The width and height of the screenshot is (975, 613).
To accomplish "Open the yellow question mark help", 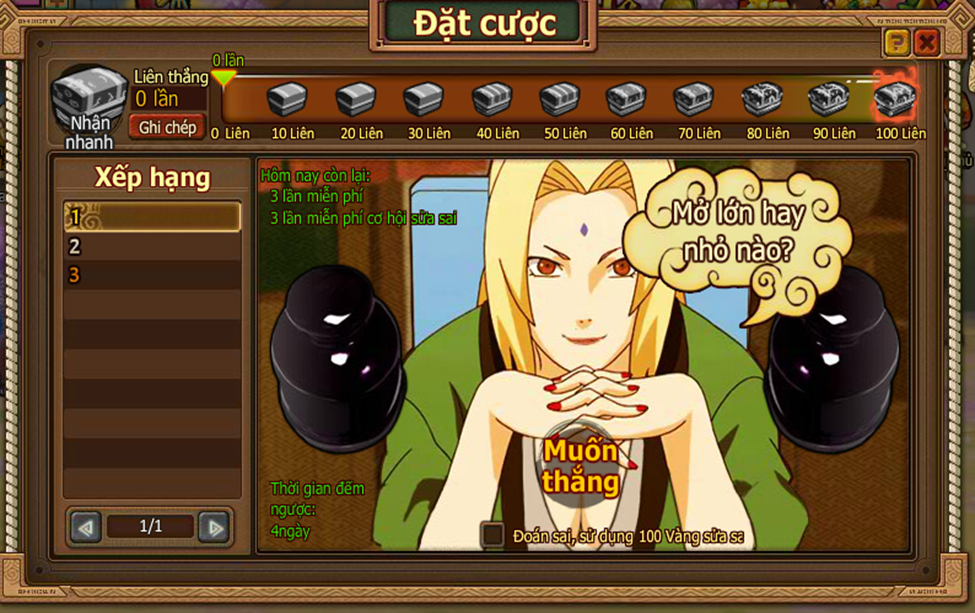I will click(896, 42).
